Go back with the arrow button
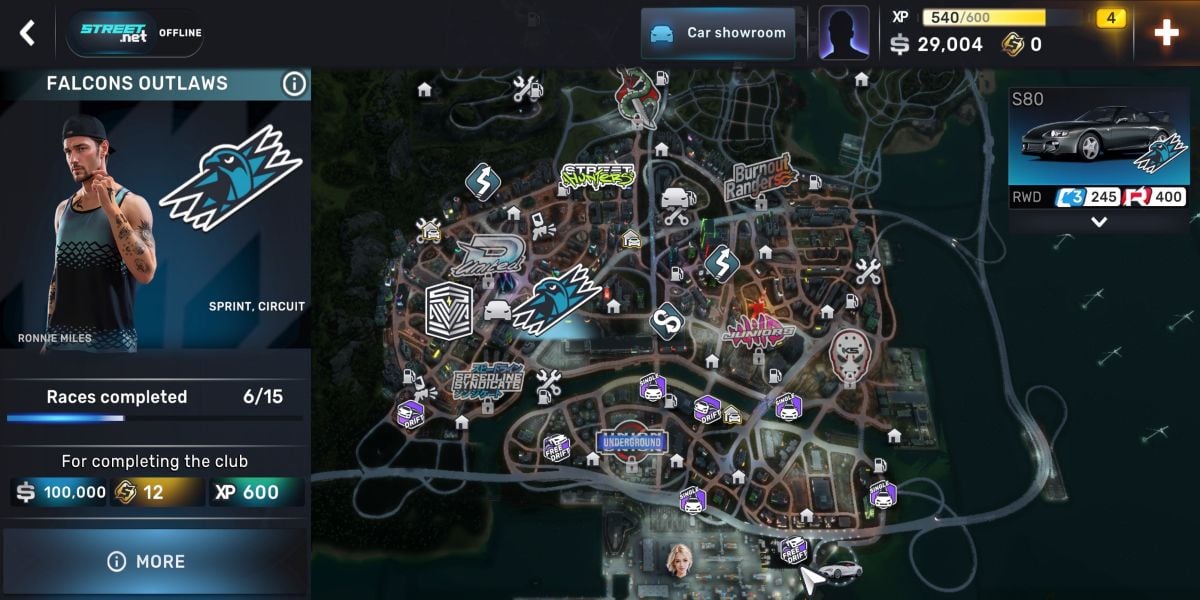Viewport: 1200px width, 600px height. pos(27,33)
